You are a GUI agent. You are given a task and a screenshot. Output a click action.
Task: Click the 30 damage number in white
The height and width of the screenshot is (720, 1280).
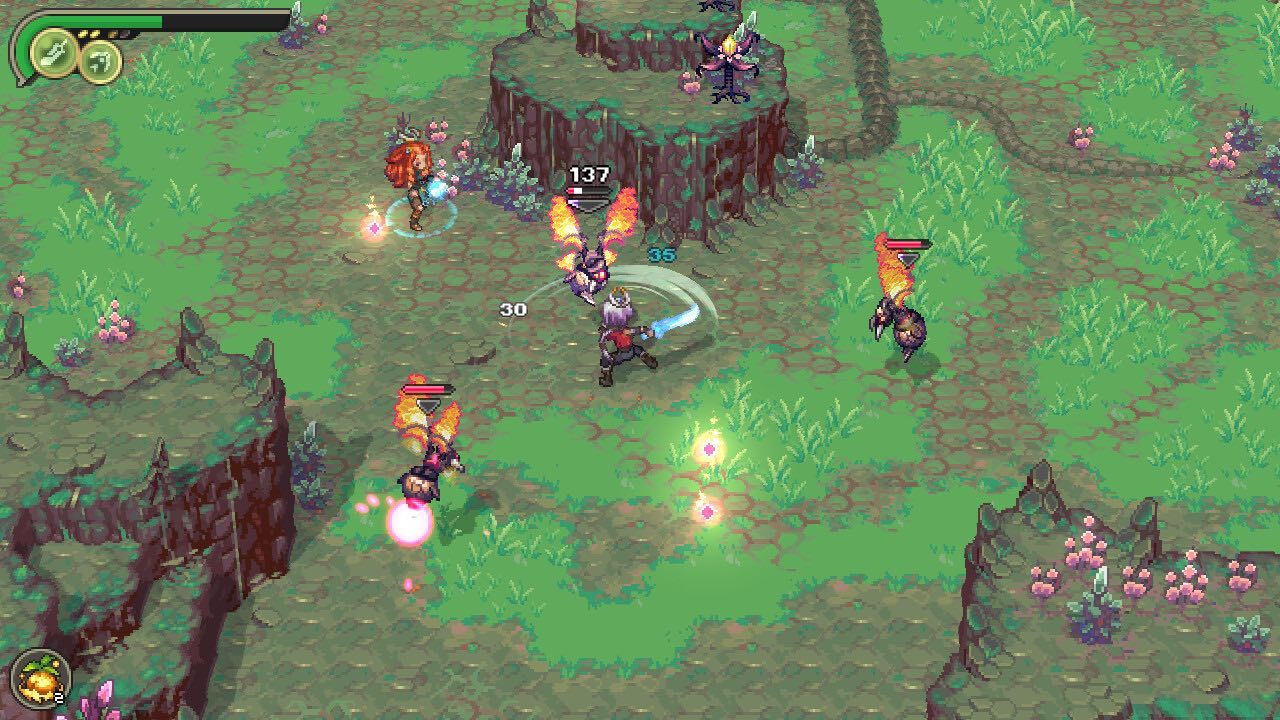coord(513,311)
